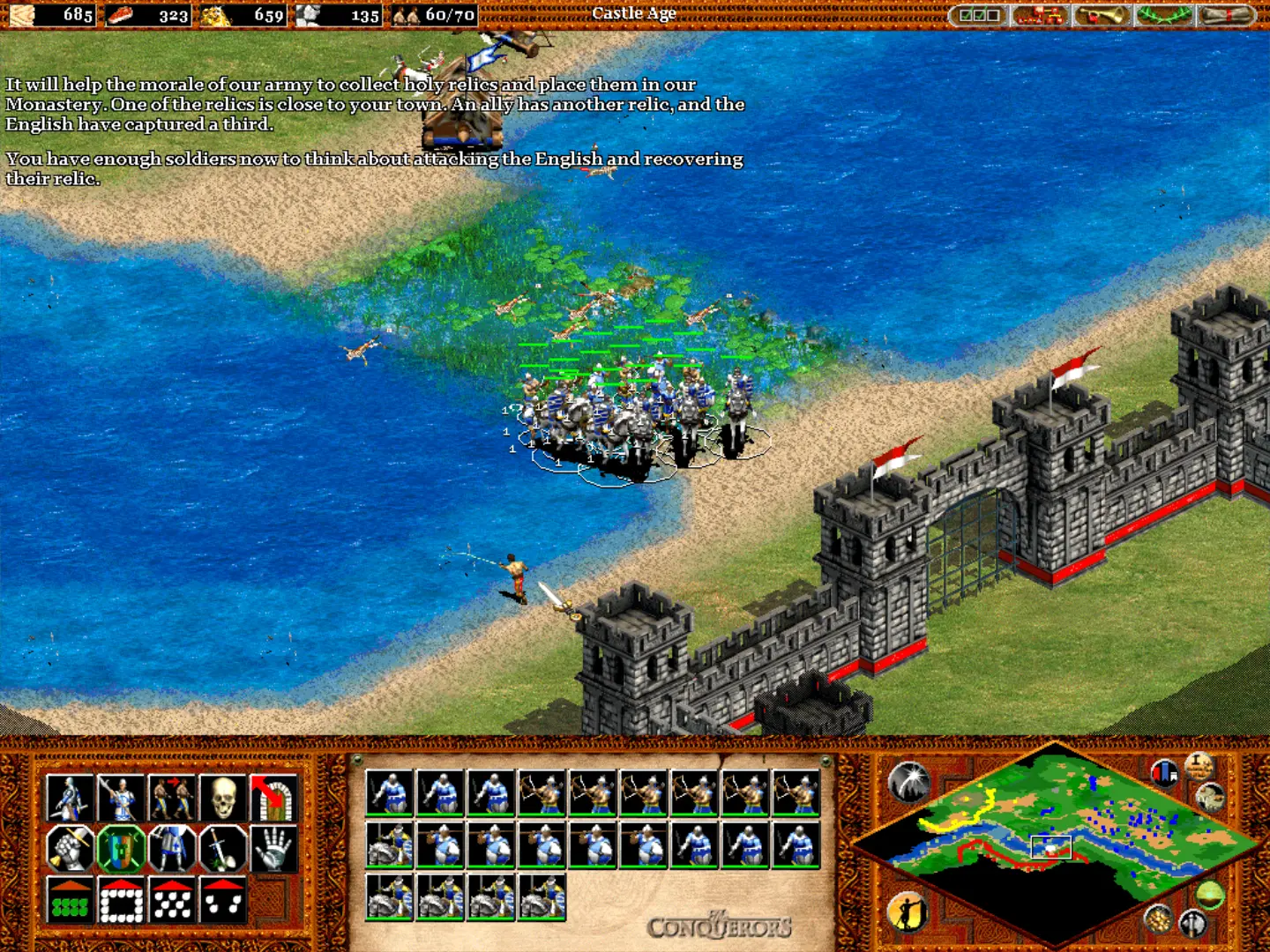Stop units with the open hand icon

273,849
